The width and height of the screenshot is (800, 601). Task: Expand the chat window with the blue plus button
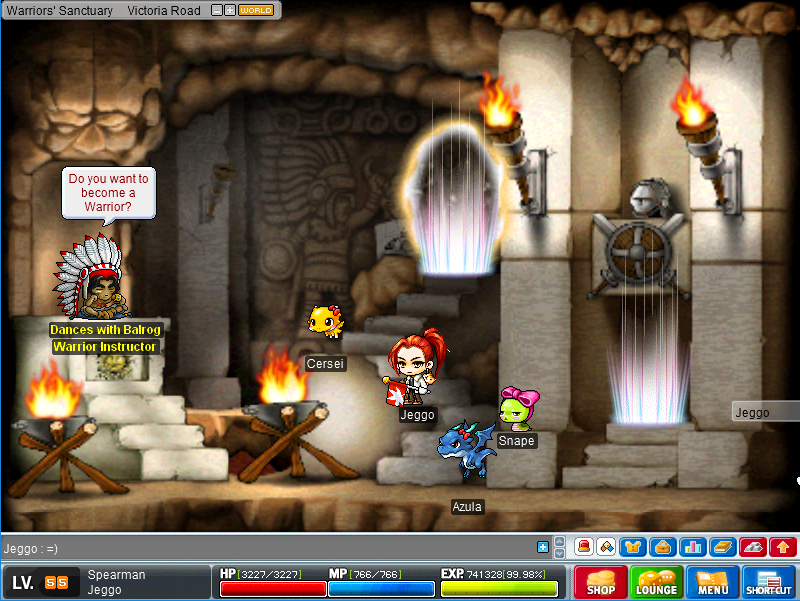pyautogui.click(x=543, y=547)
